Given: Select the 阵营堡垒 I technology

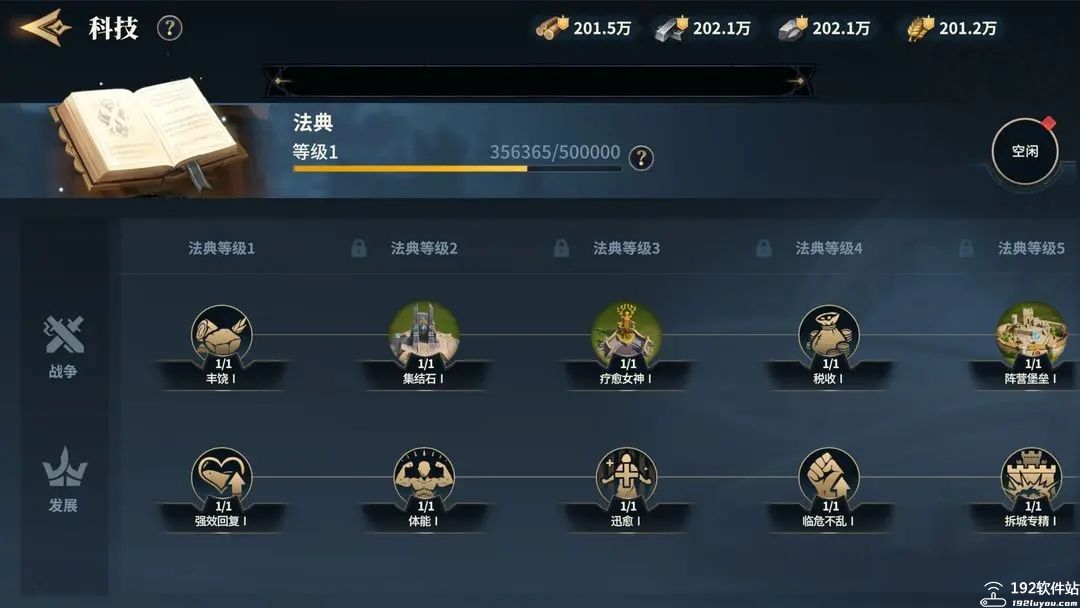Looking at the screenshot, I should 1030,336.
